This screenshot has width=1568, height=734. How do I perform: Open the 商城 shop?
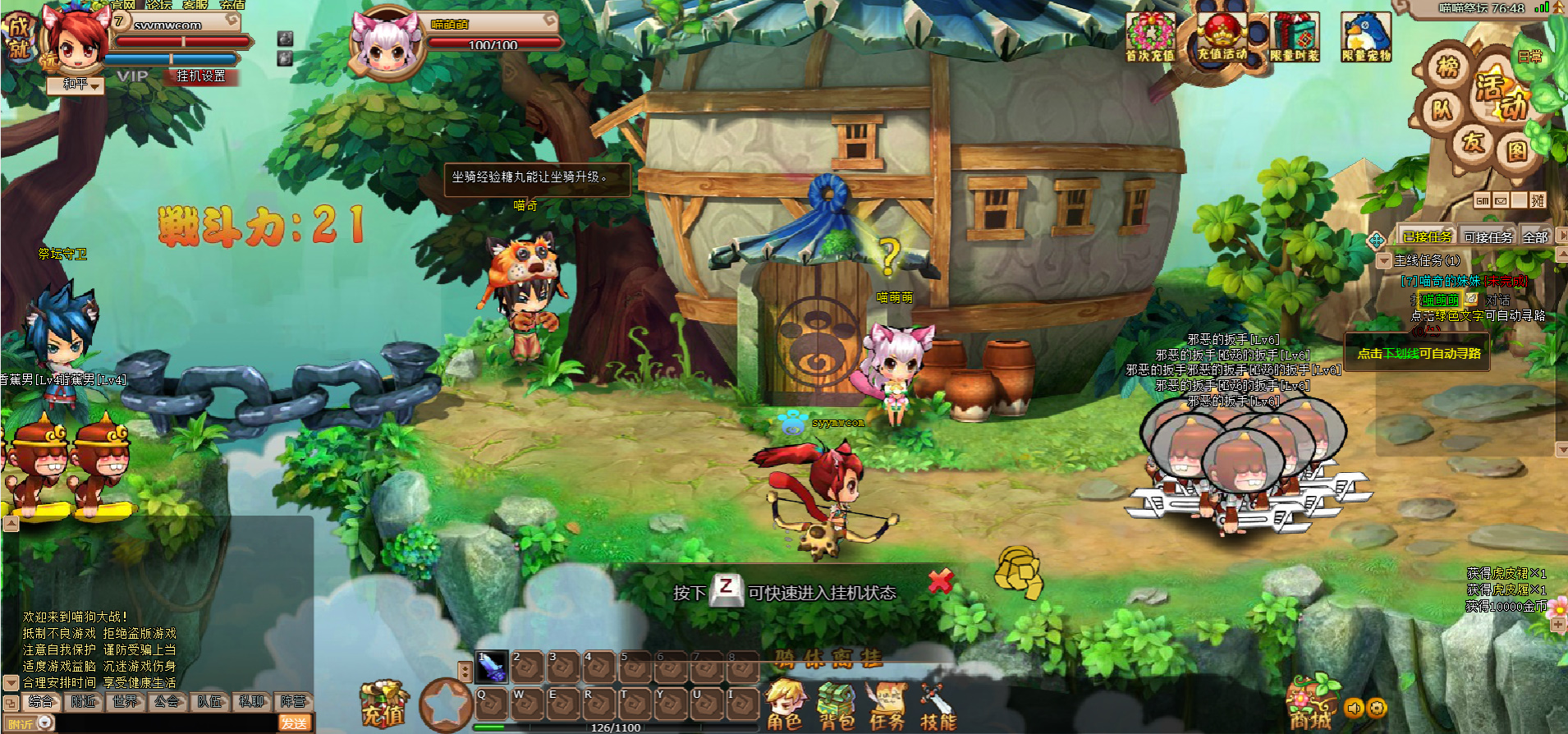pyautogui.click(x=1310, y=705)
